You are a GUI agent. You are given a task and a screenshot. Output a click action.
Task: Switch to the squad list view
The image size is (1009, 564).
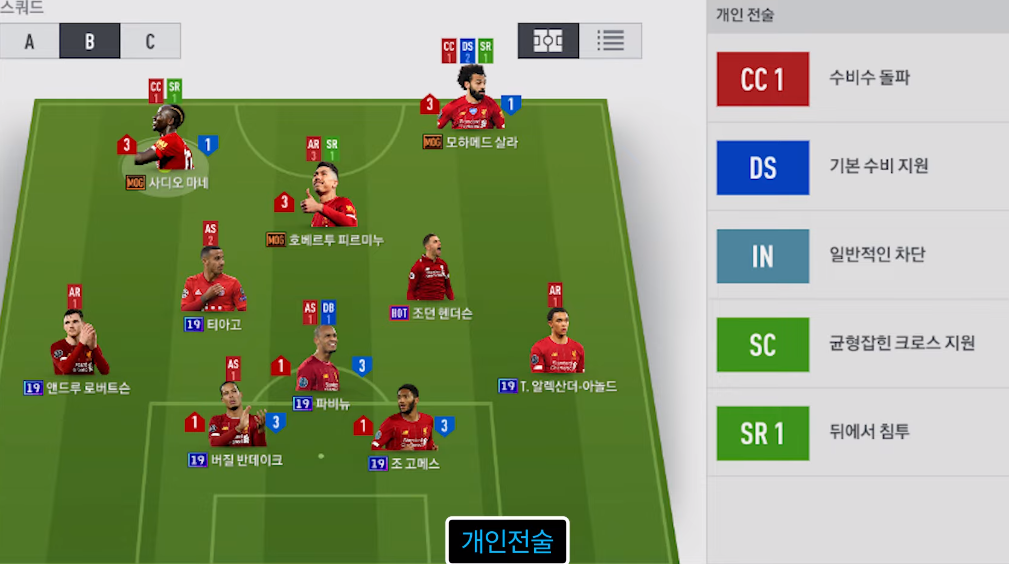point(610,41)
